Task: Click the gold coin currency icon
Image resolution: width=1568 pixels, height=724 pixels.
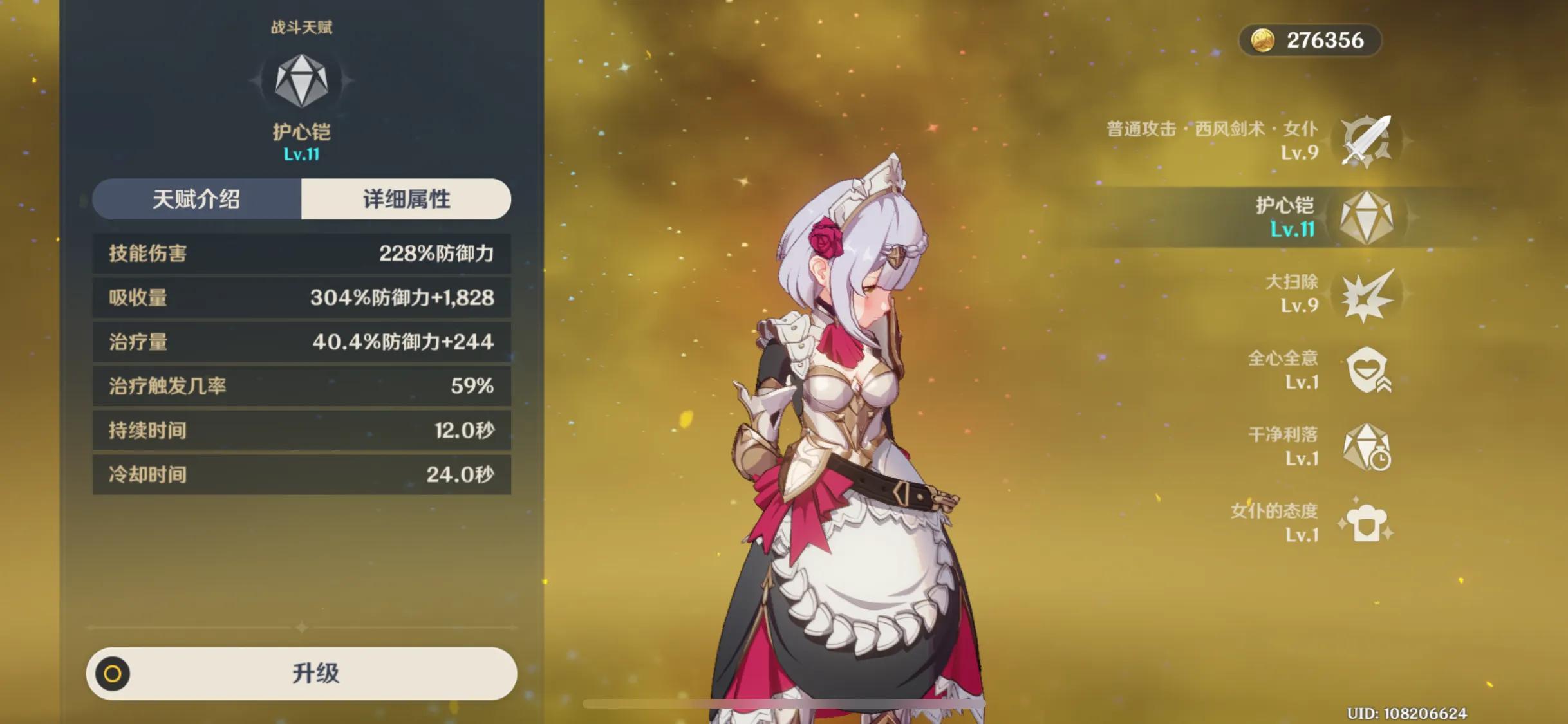Action: (1262, 41)
